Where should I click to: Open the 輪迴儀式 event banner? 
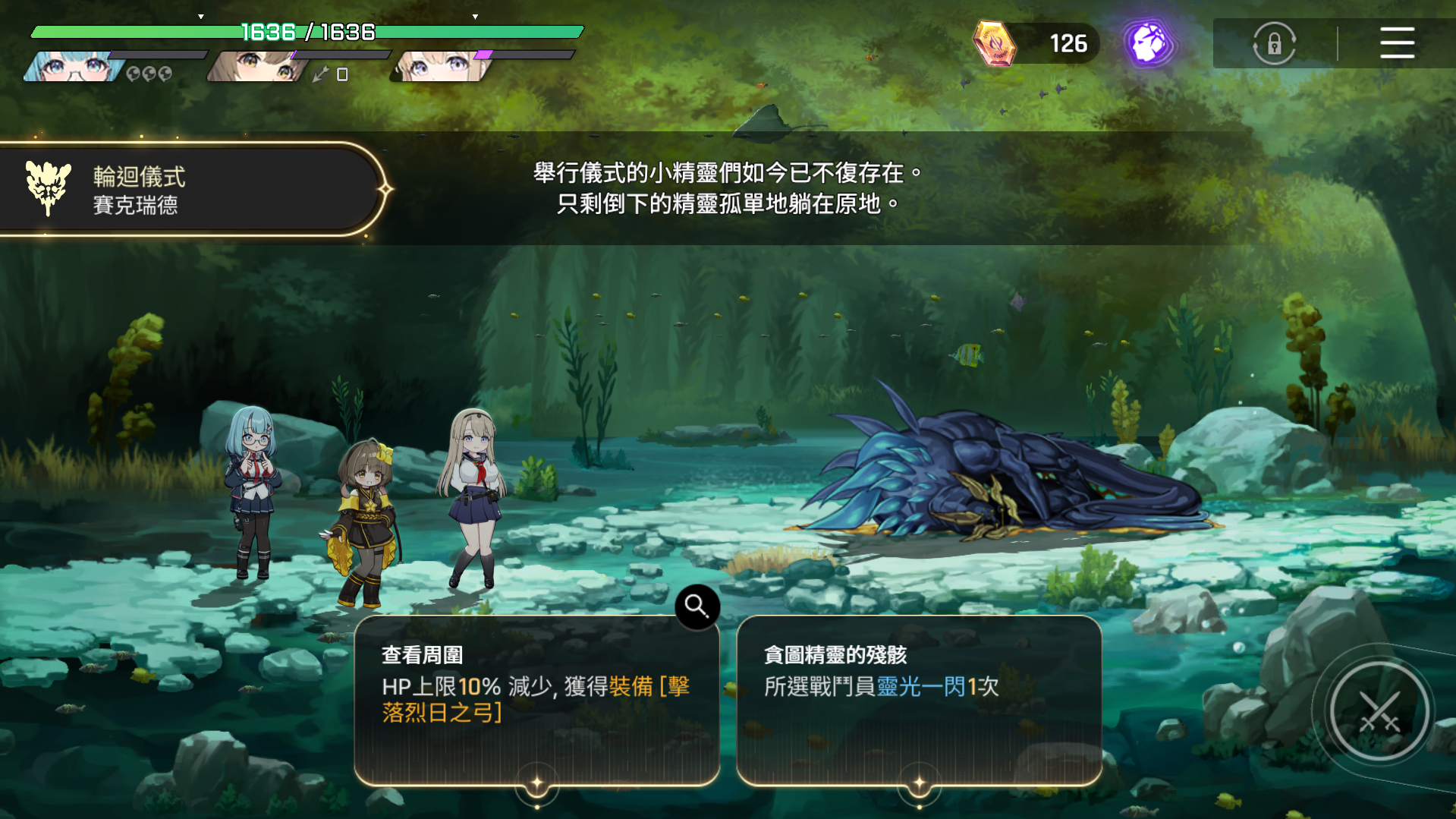coord(190,190)
